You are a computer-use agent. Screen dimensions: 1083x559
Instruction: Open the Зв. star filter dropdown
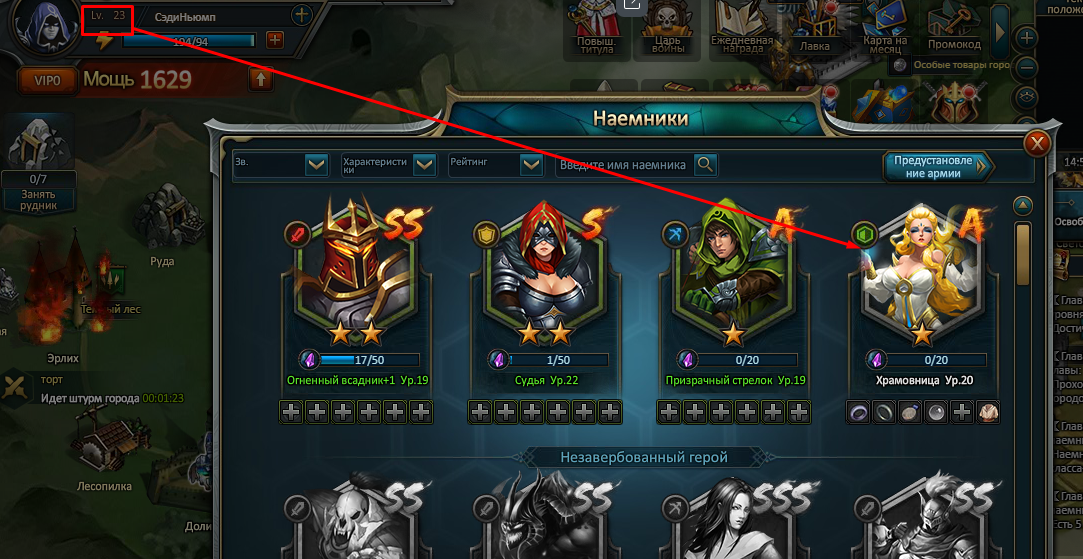point(316,165)
